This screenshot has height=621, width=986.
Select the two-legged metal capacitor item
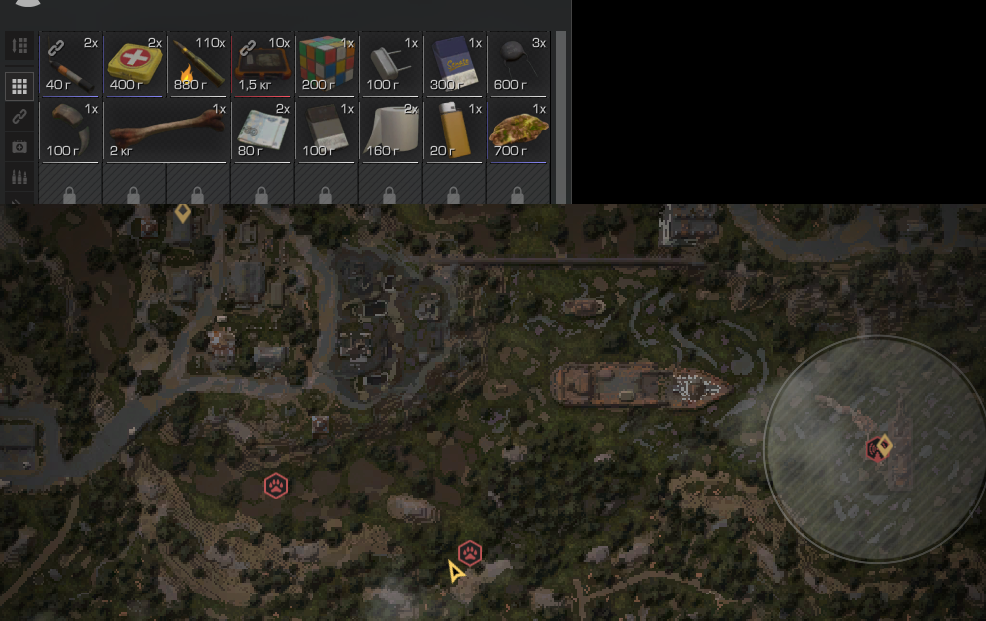[x=390, y=64]
